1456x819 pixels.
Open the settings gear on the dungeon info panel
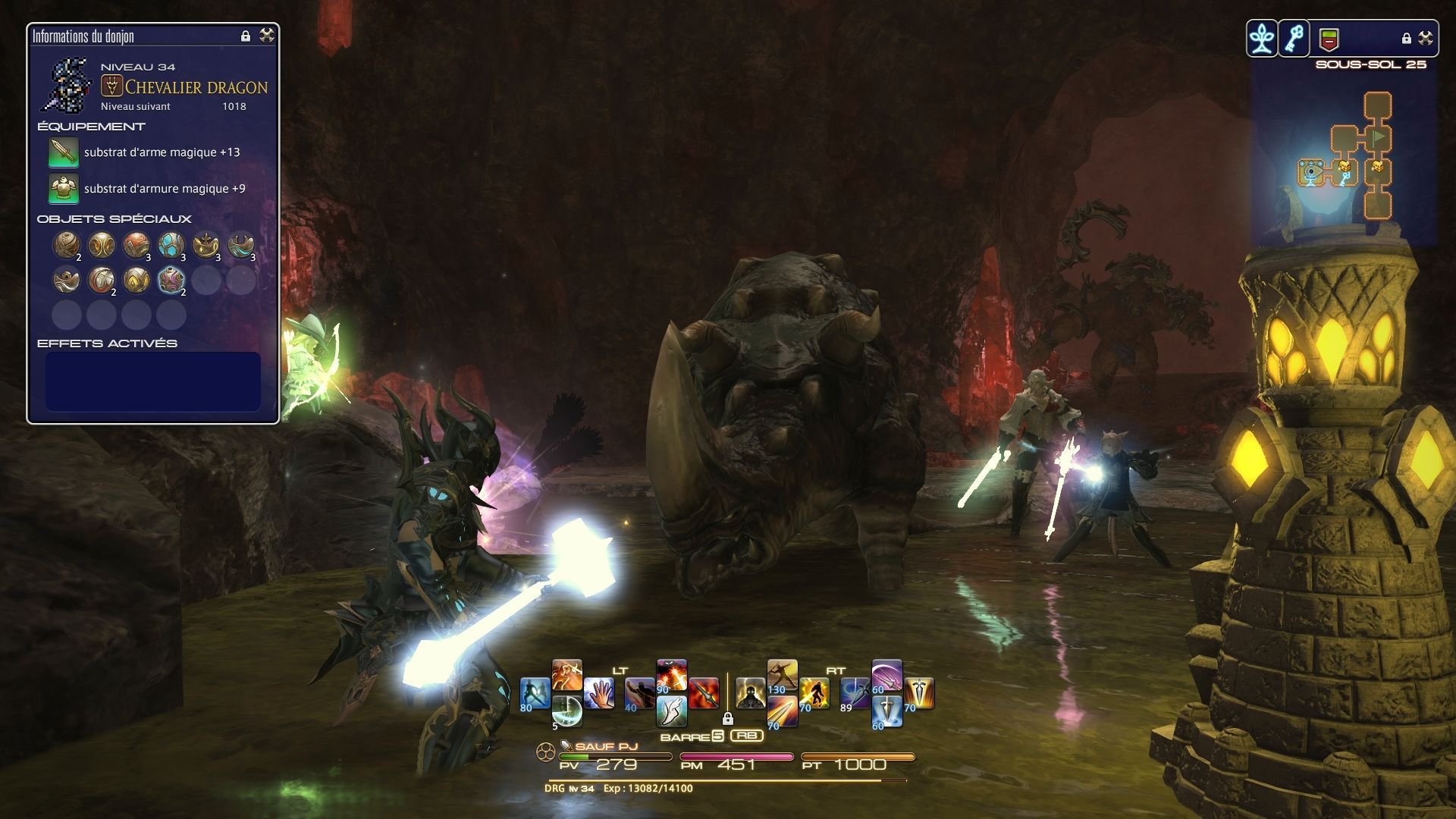(x=266, y=36)
